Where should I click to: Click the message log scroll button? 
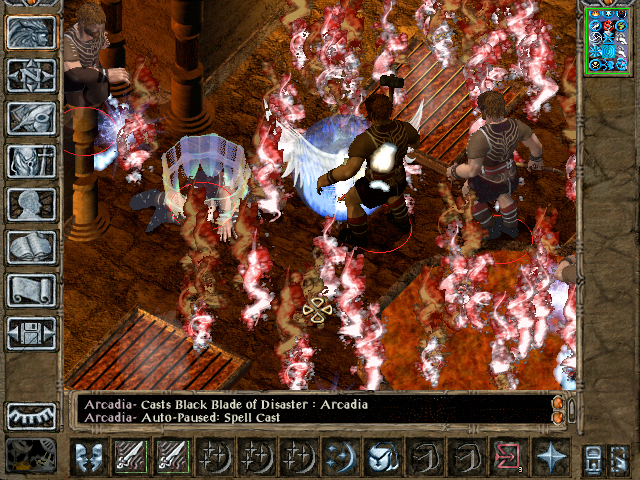558,410
